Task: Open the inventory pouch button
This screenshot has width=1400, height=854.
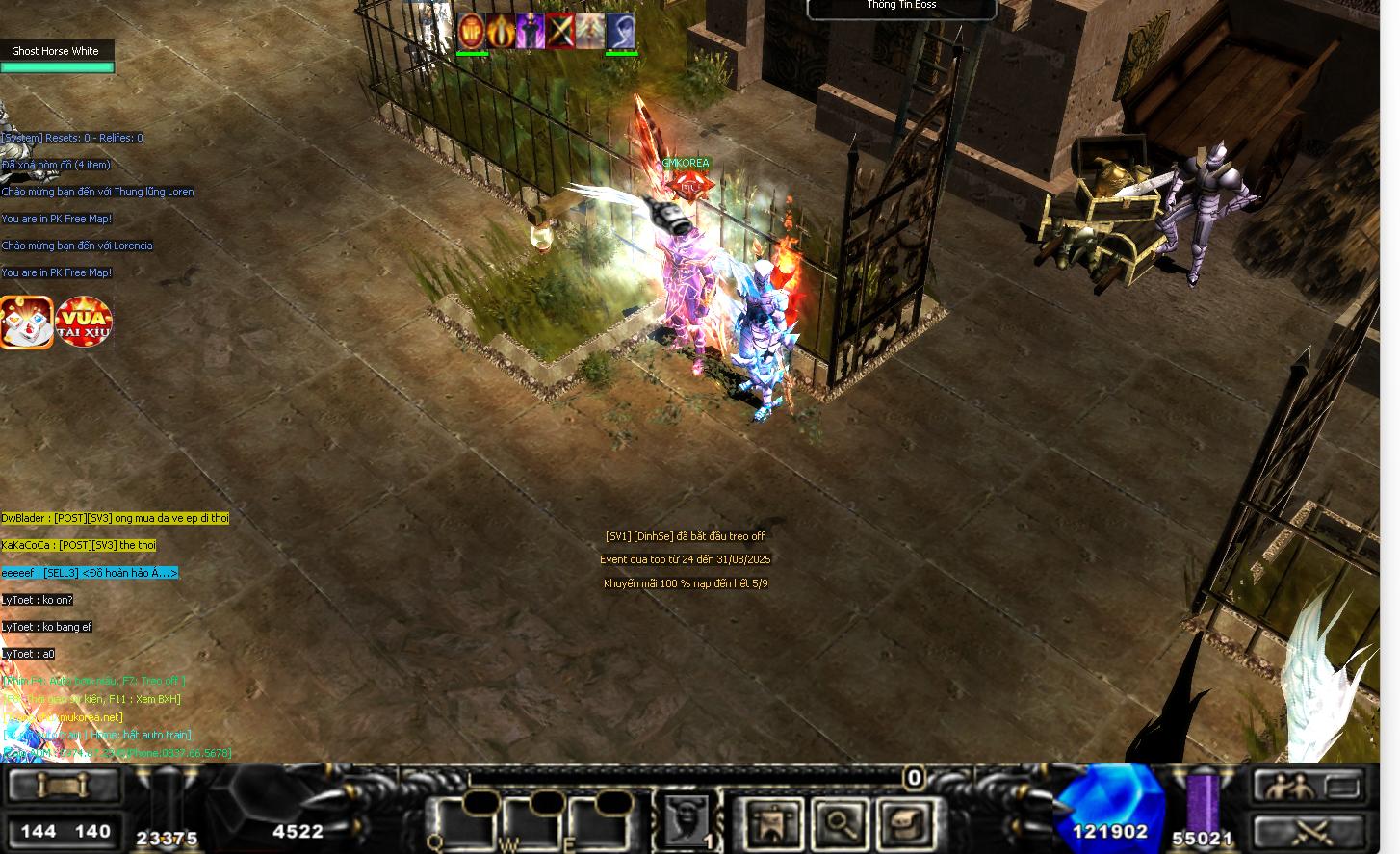Action: pos(905,823)
